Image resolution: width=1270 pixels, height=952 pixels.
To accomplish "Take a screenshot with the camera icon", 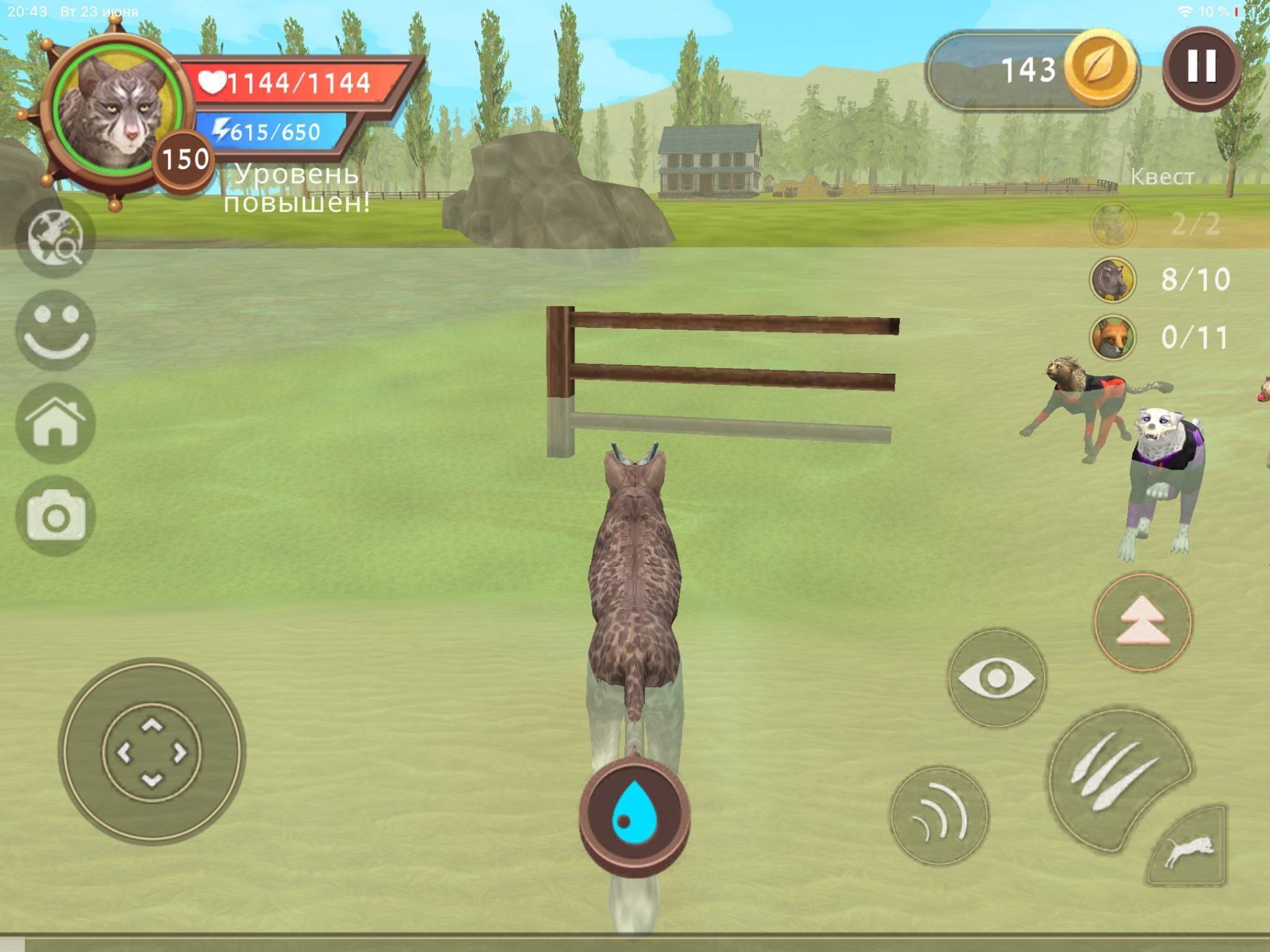I will [x=55, y=516].
